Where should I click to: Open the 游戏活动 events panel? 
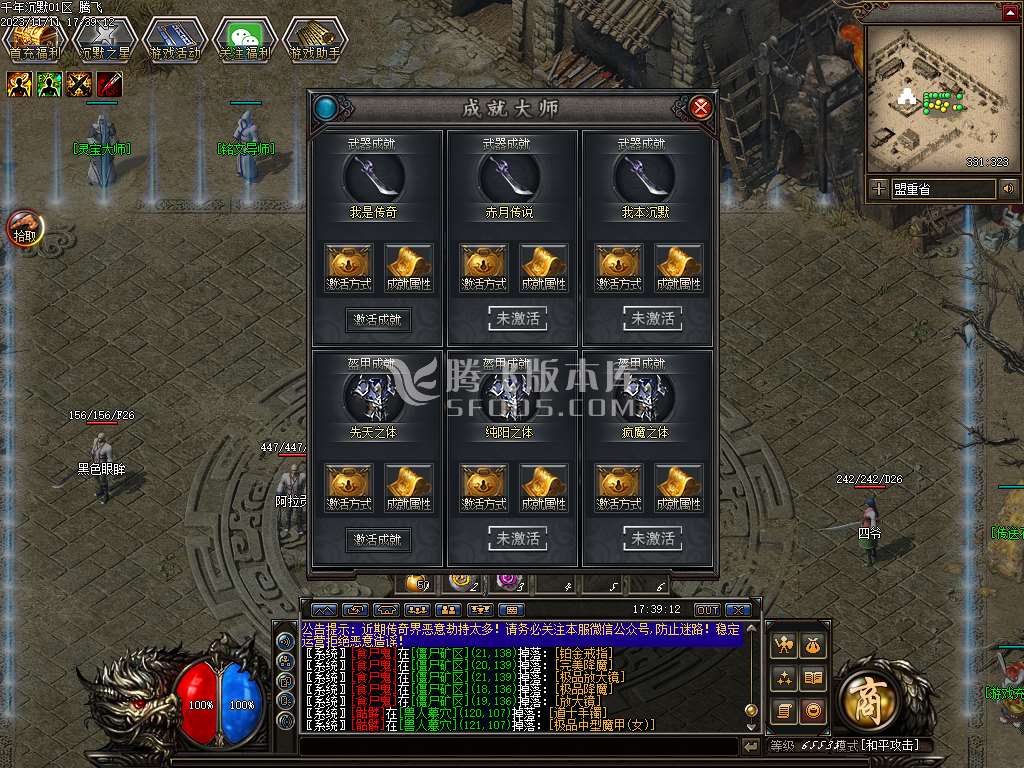click(174, 41)
